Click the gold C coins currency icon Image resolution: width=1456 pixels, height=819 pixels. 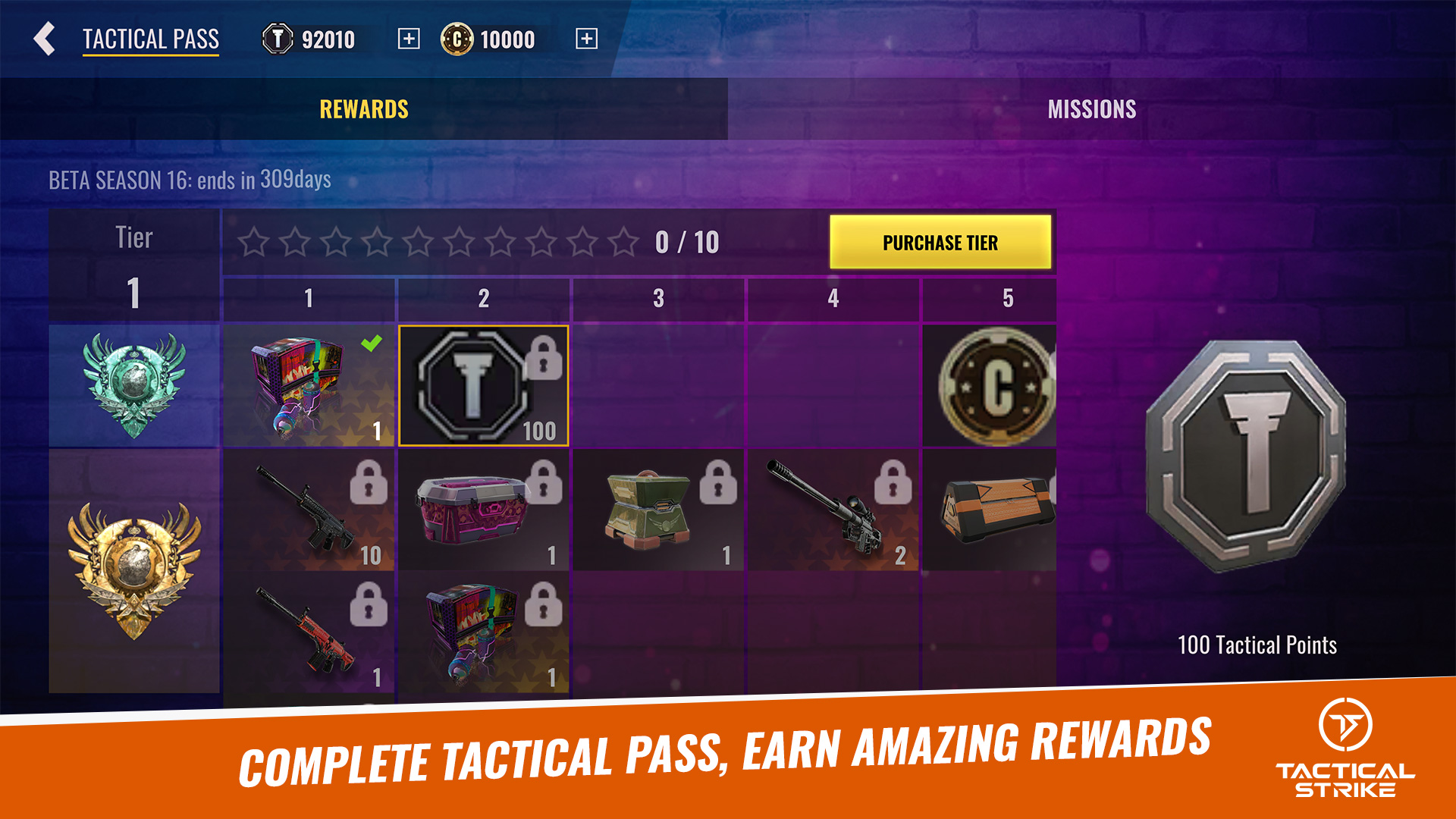pyautogui.click(x=458, y=40)
